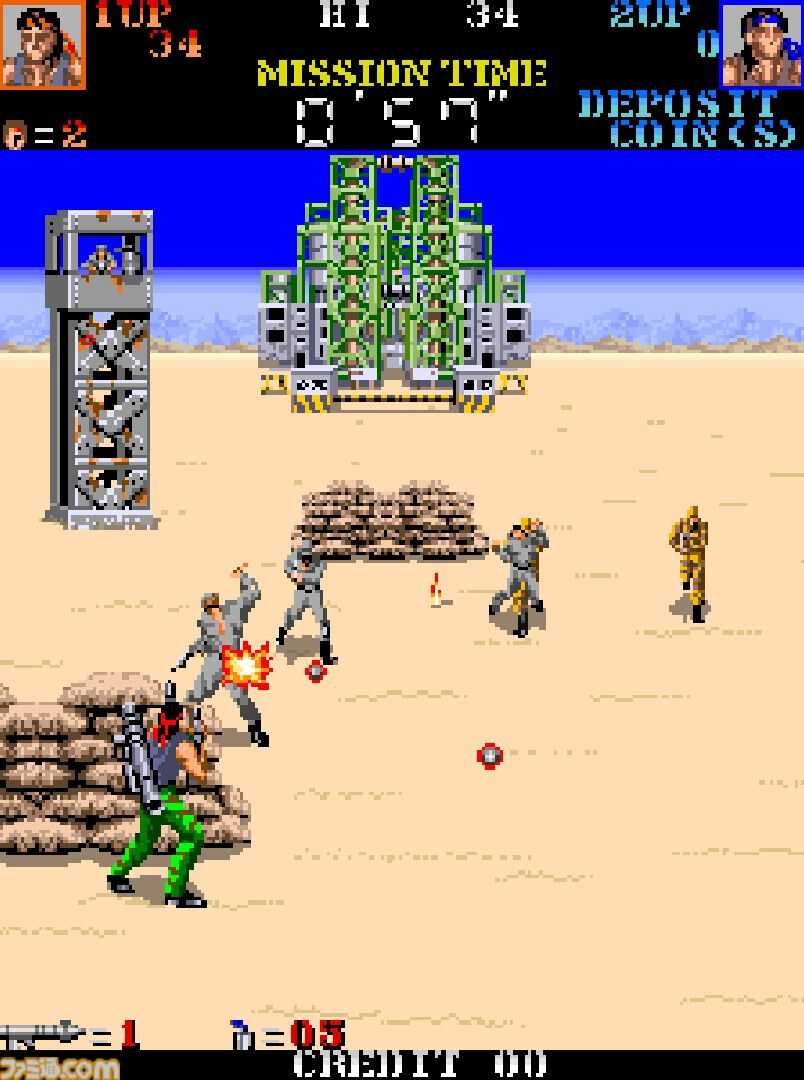Select the player two blue-bandana portrait
The height and width of the screenshot is (1080, 804).
761,45
